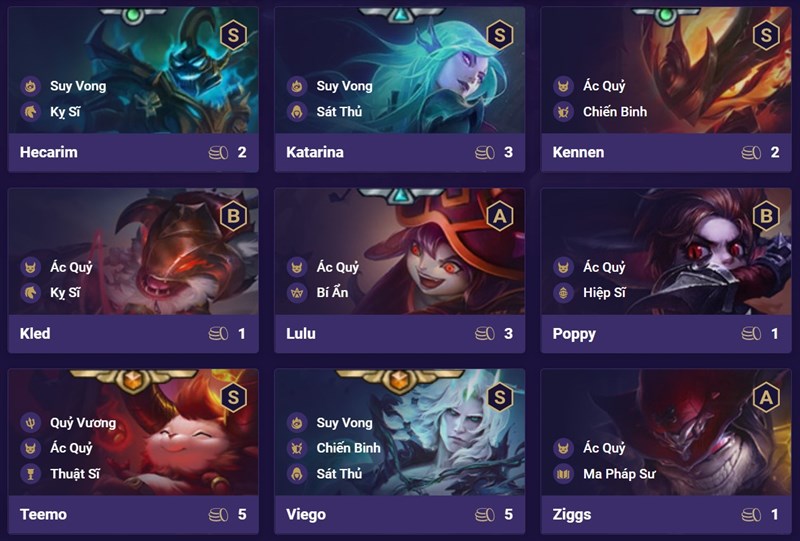
Task: Click Hecarim's Kỵ Sĩ trait label
Action: point(64,111)
